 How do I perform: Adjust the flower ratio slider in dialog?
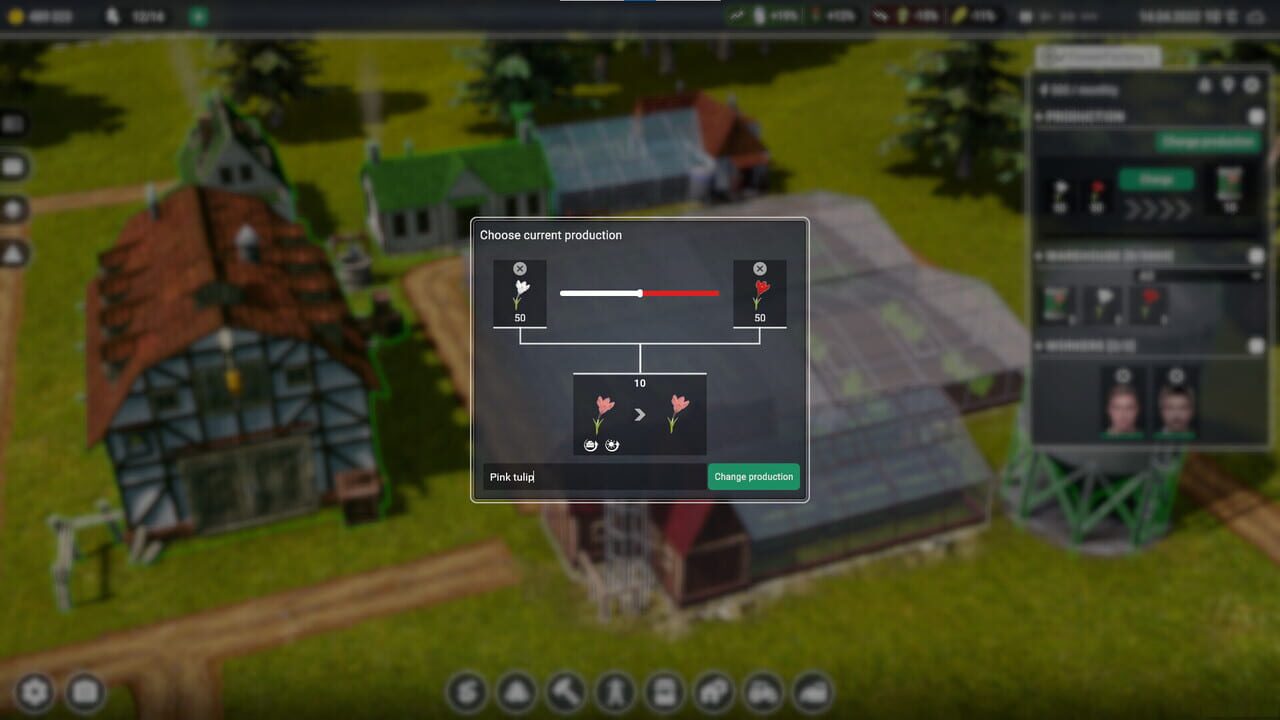(640, 293)
